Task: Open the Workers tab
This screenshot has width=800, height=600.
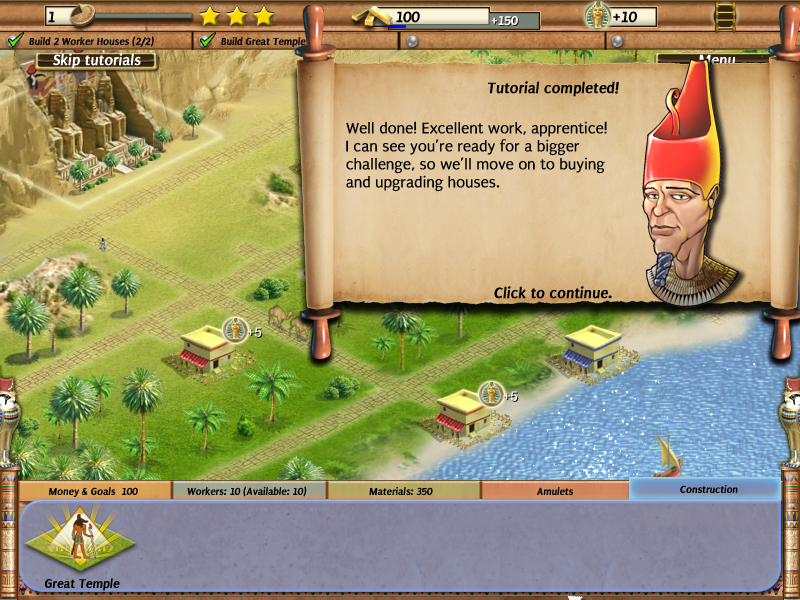Action: click(249, 491)
